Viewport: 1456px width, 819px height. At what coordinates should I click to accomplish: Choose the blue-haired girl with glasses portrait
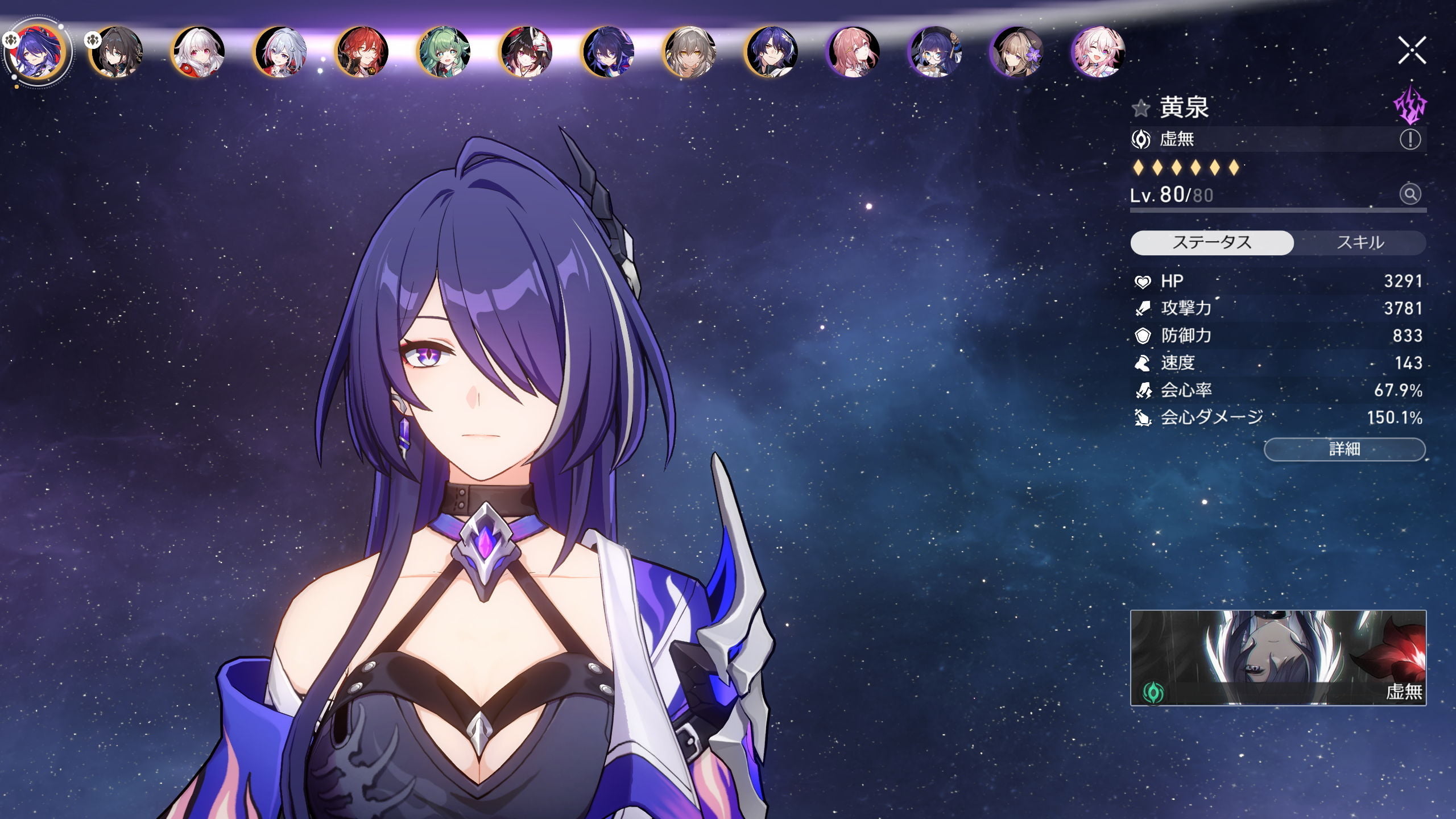(x=935, y=51)
